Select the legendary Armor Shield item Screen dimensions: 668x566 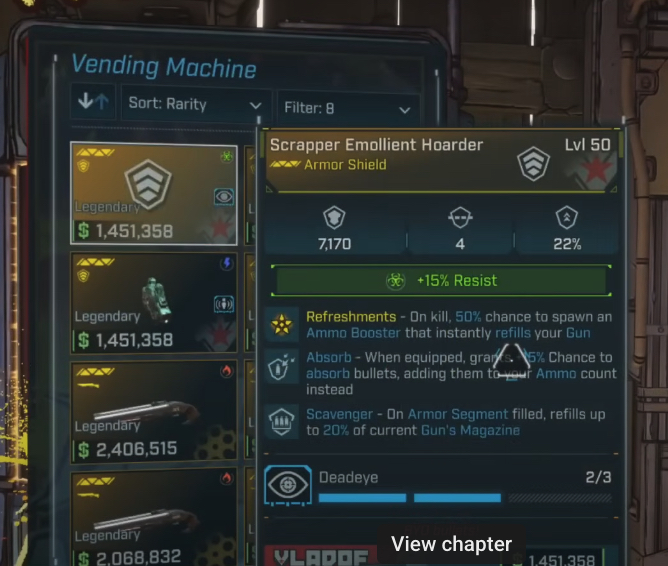153,194
